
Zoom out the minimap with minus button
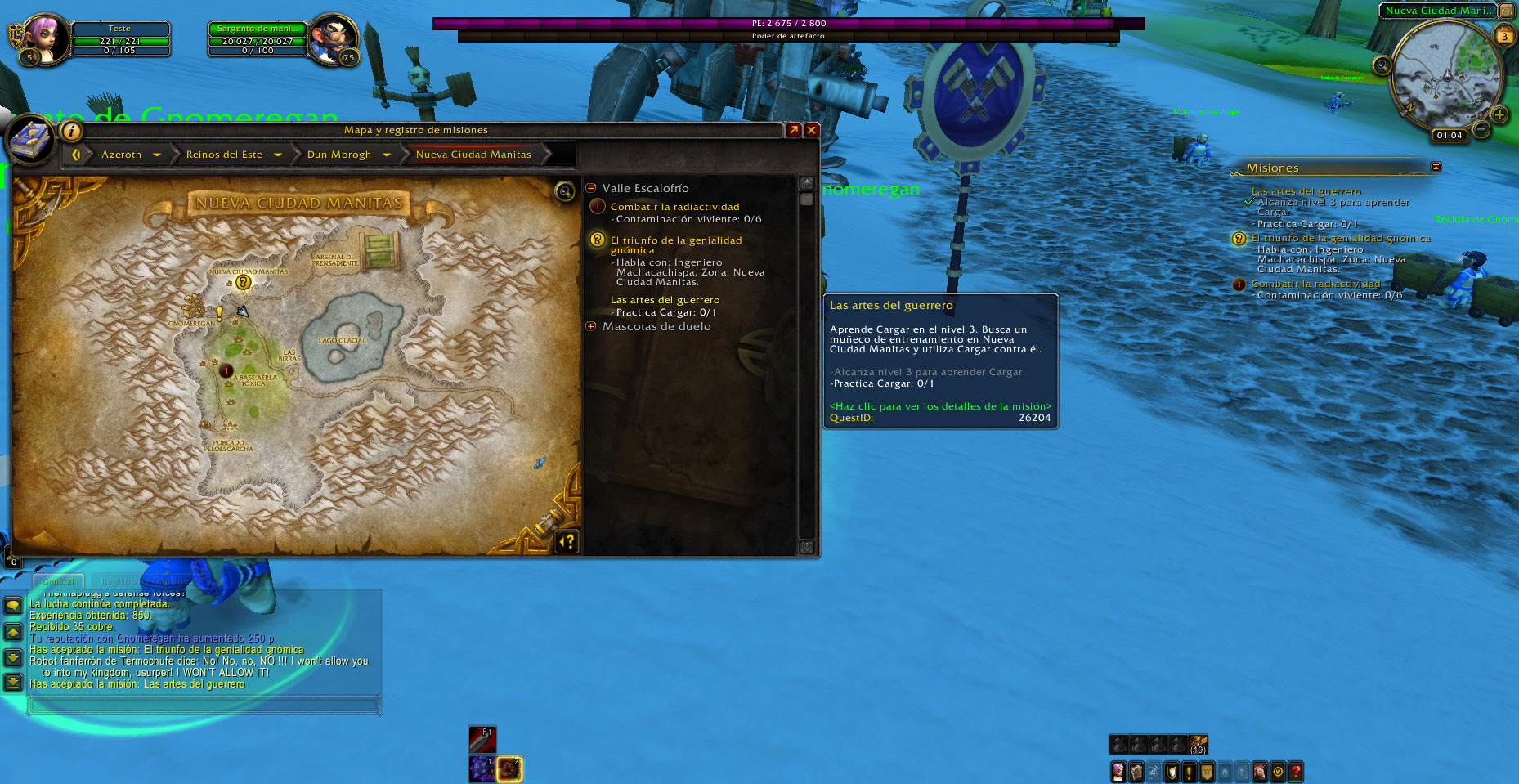click(x=1481, y=128)
